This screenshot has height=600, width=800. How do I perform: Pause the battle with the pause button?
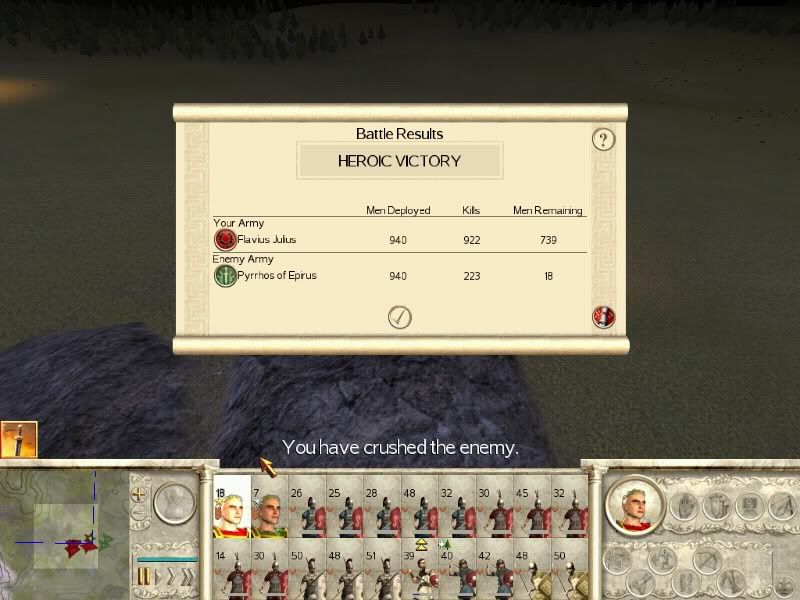tap(144, 576)
